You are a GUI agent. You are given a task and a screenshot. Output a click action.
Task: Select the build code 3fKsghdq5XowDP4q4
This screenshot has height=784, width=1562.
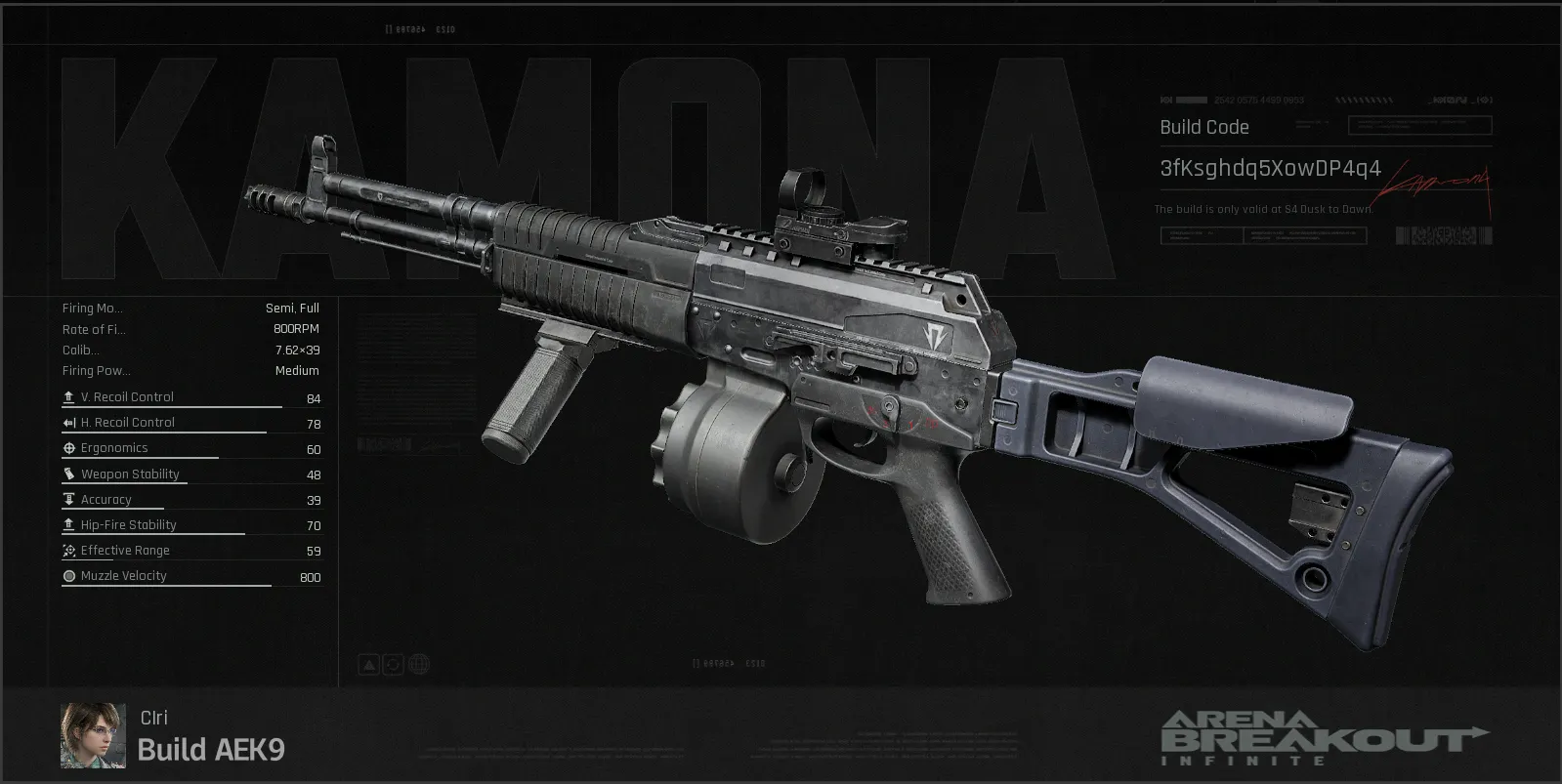[1270, 169]
